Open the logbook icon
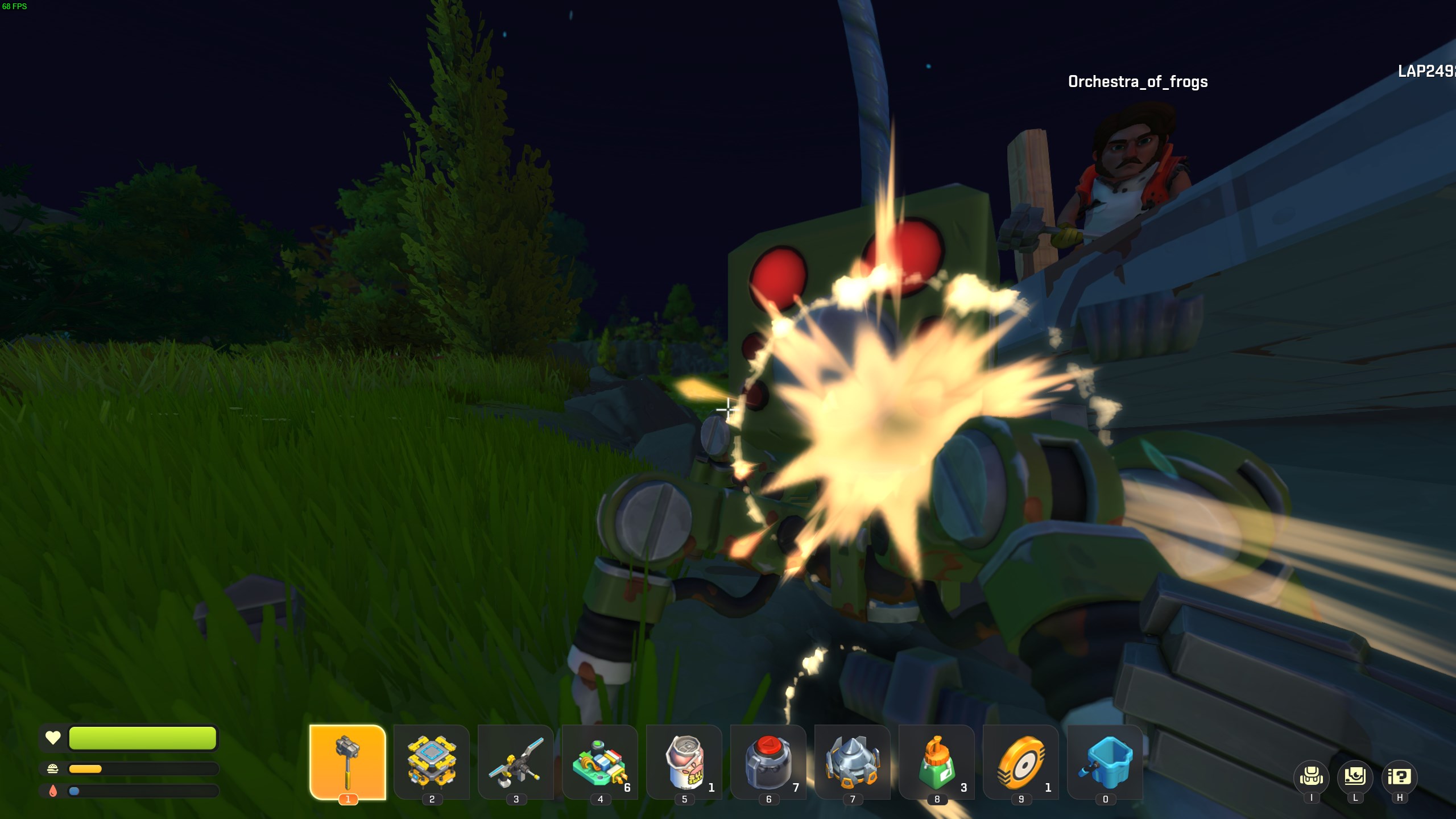 [1355, 777]
